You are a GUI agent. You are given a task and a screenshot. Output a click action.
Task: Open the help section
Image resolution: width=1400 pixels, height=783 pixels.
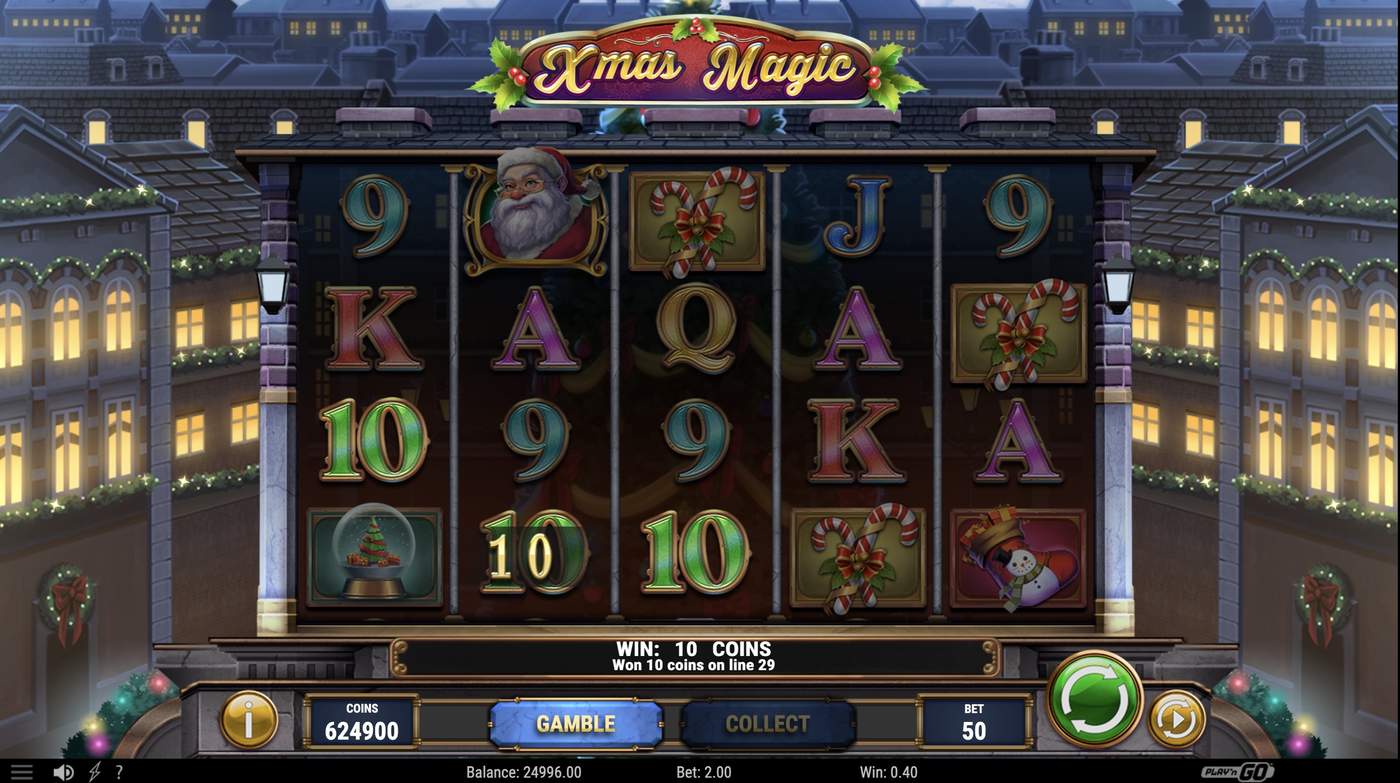[119, 770]
